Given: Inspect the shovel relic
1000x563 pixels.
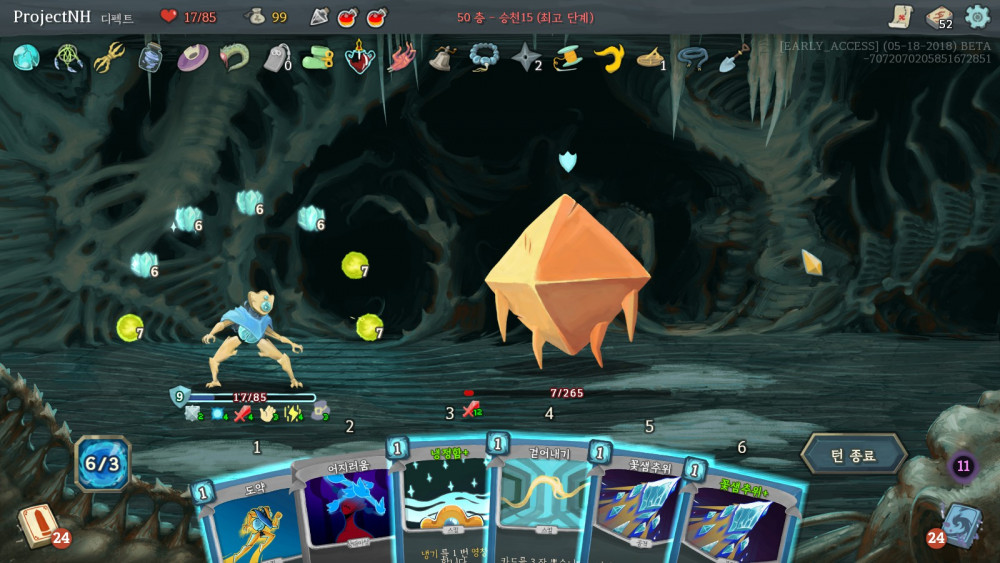Looking at the screenshot, I should pyautogui.click(x=733, y=58).
